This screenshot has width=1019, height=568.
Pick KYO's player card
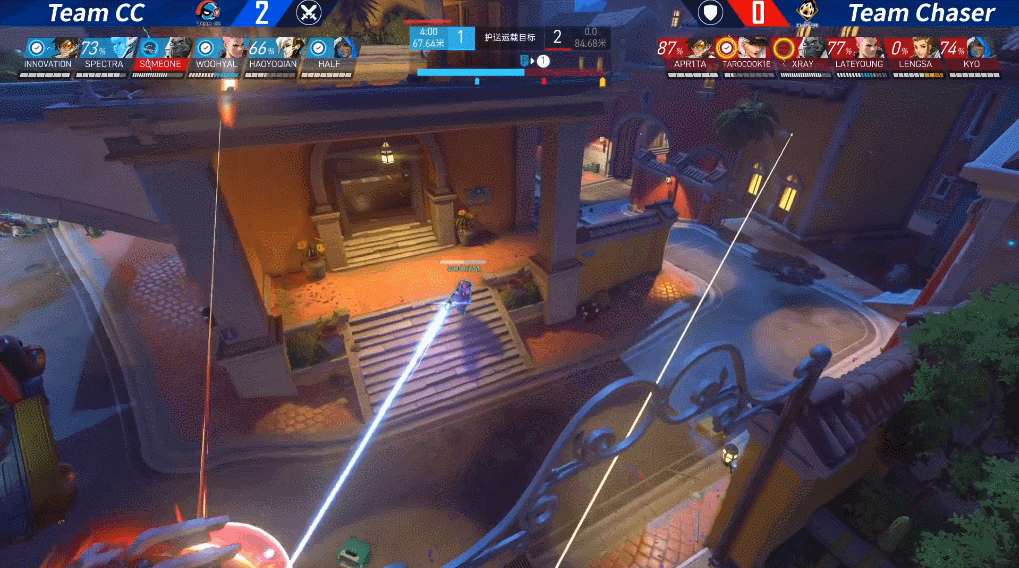(968, 53)
